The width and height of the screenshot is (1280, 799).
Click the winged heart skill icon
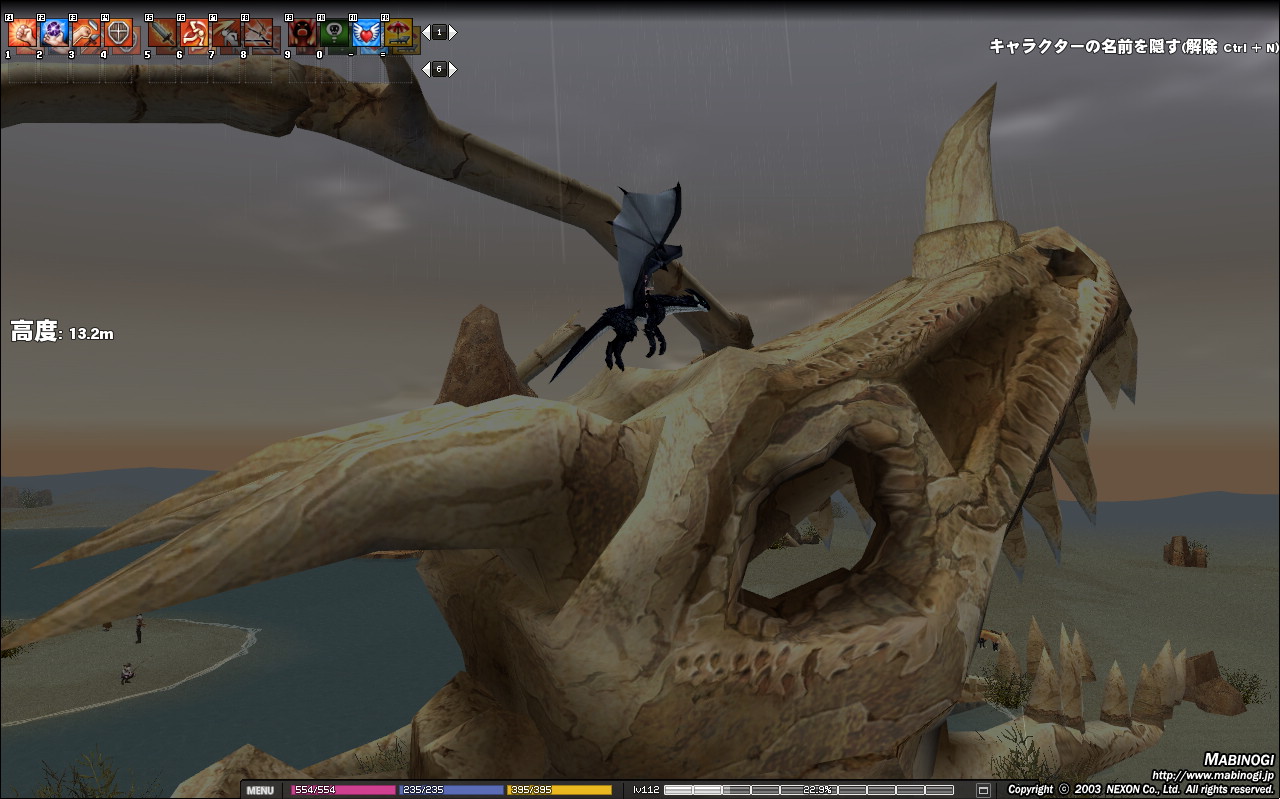pos(366,33)
